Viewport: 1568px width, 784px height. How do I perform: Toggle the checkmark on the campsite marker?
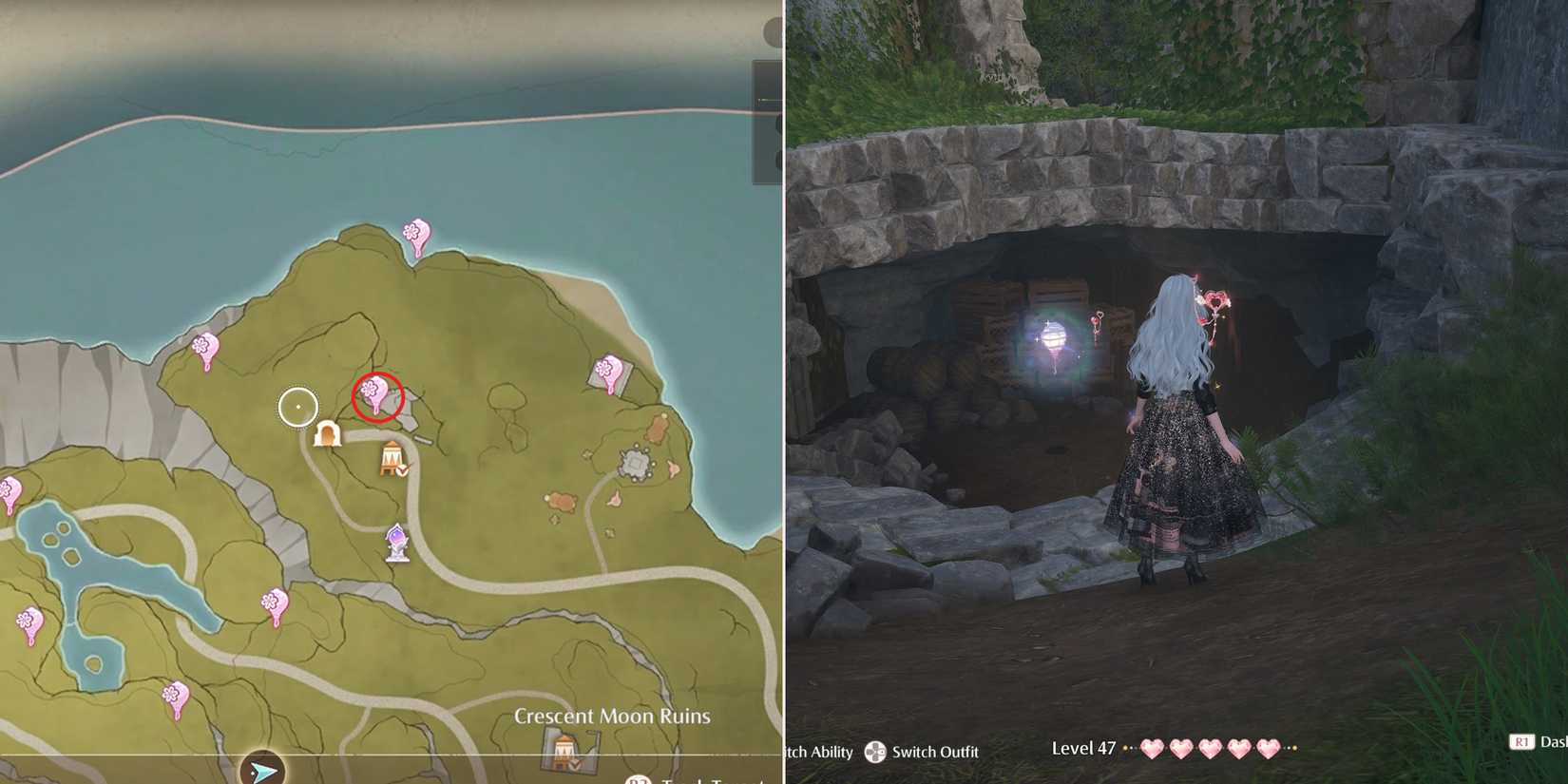coord(402,470)
